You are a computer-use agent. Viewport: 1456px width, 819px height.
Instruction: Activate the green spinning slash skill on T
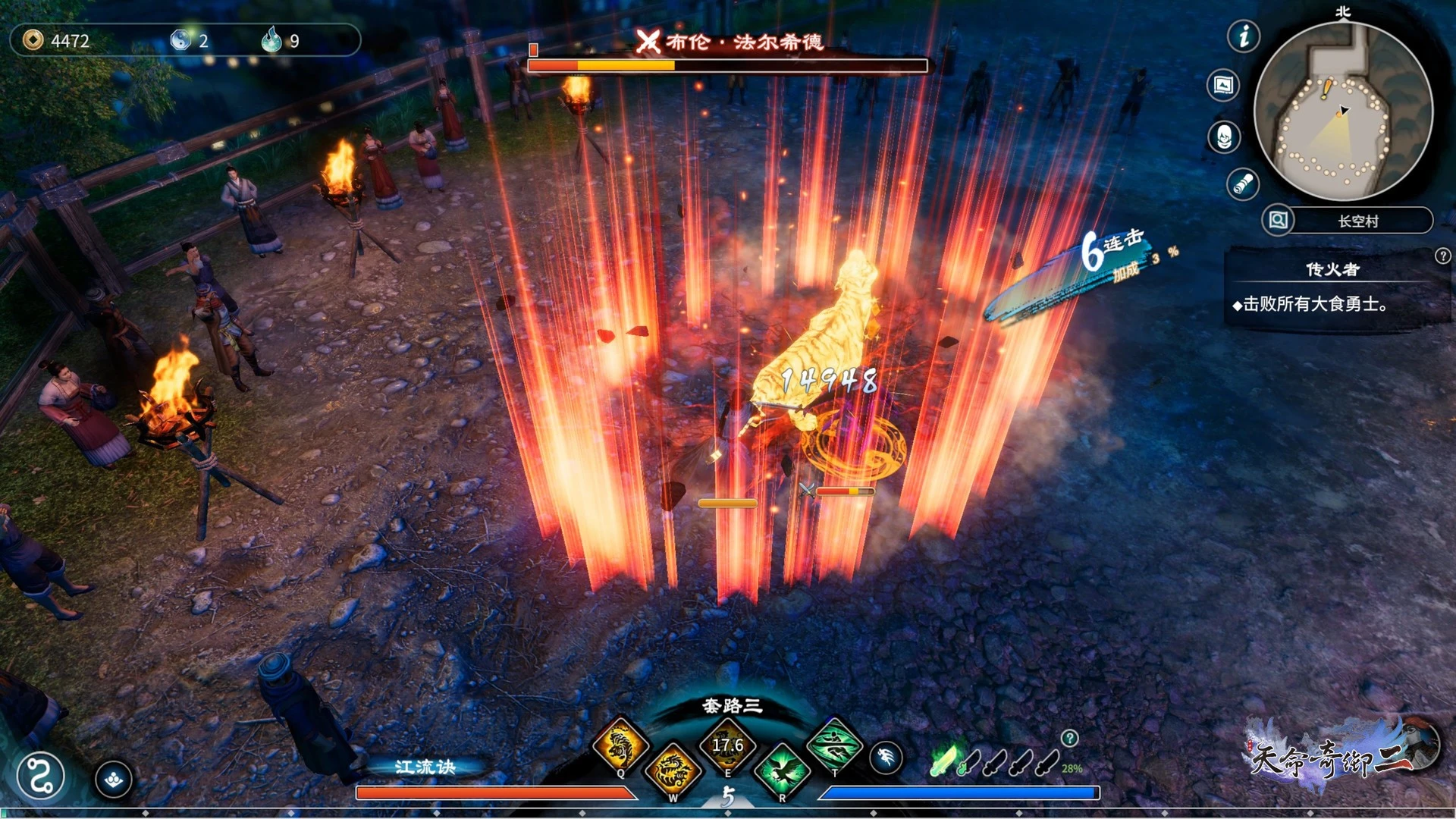pyautogui.click(x=834, y=745)
